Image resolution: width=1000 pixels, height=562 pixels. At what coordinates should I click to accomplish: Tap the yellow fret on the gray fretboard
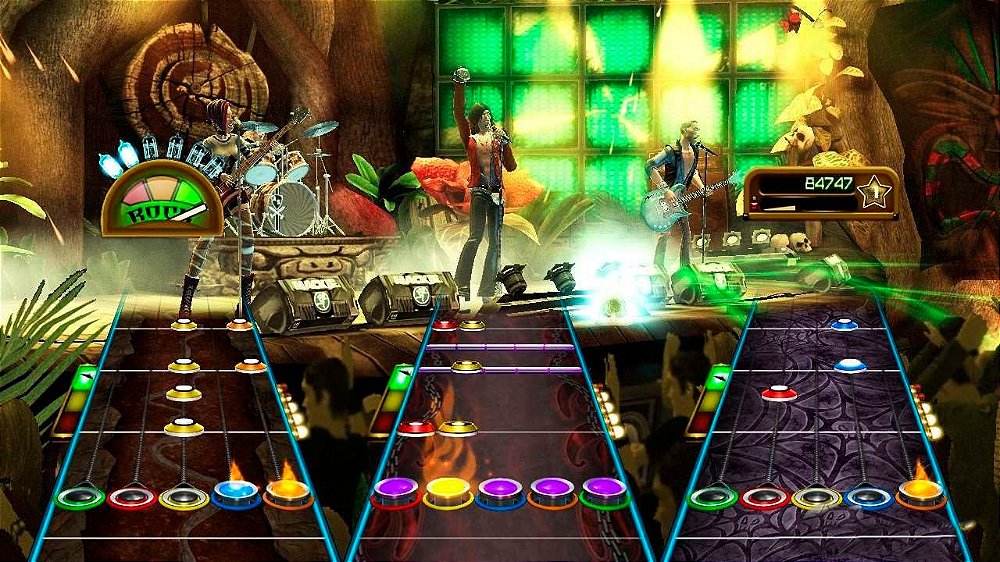(x=817, y=496)
